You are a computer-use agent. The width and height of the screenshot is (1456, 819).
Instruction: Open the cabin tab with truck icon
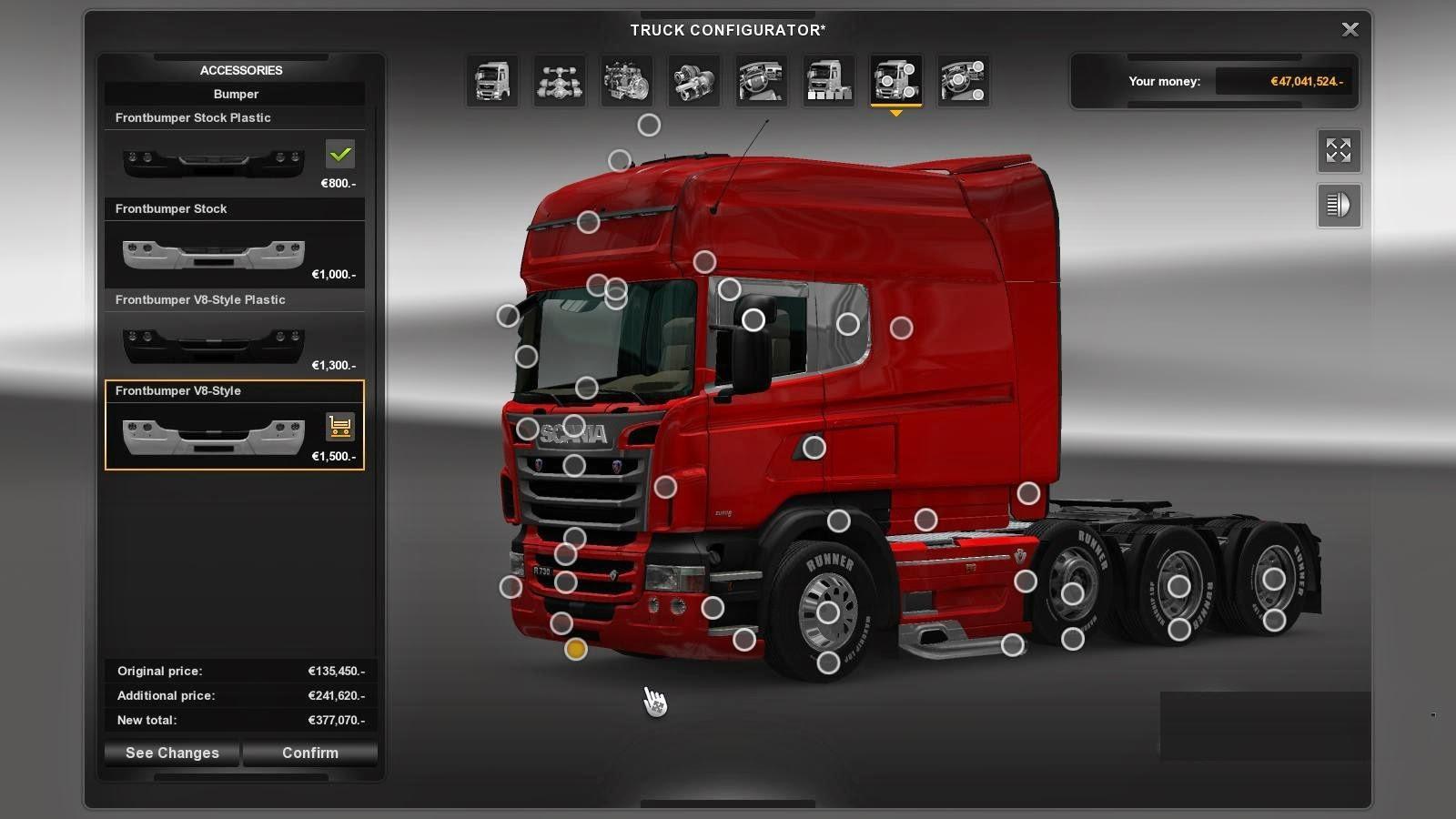coord(492,81)
